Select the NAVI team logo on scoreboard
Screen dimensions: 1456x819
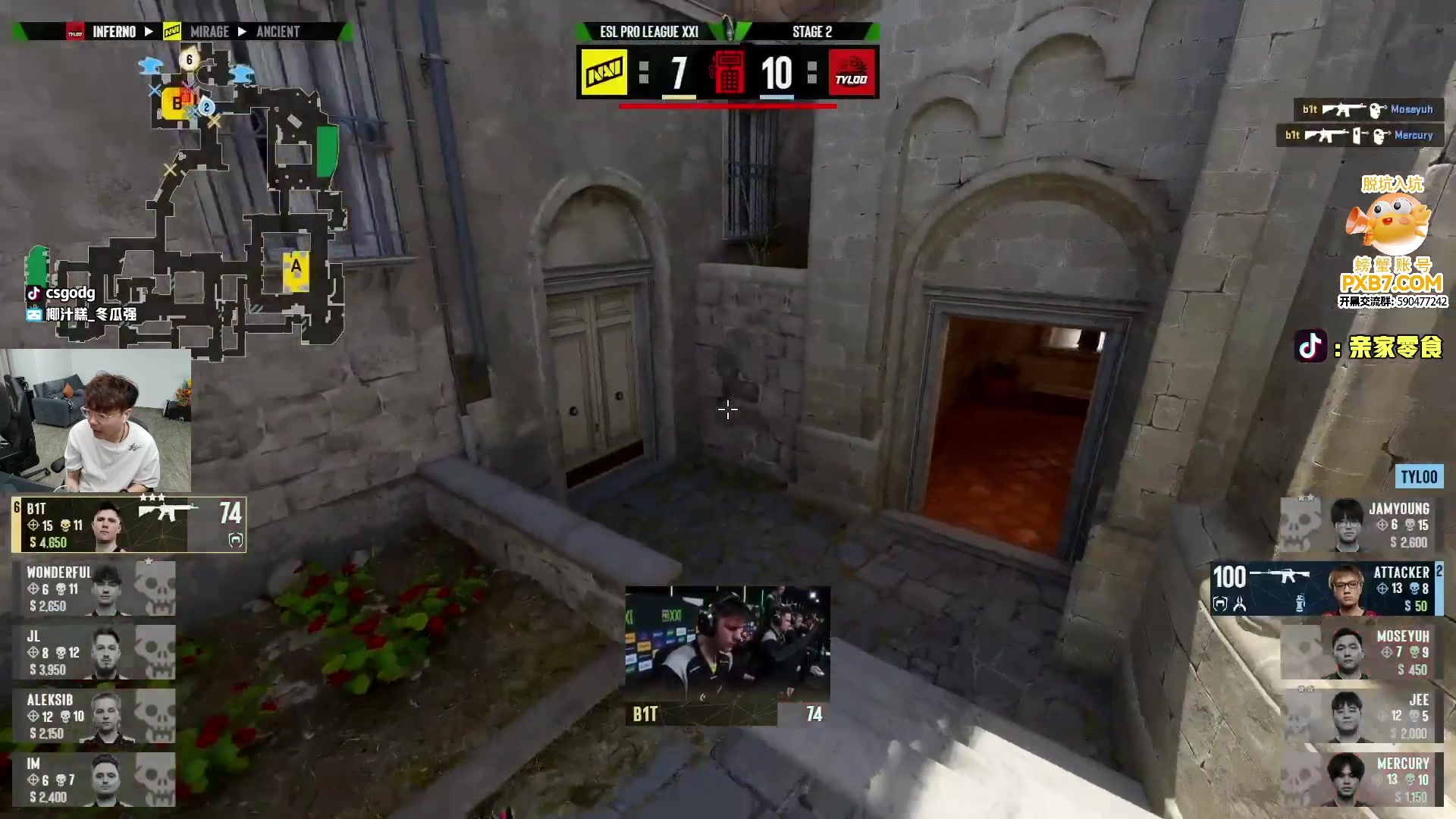(604, 73)
